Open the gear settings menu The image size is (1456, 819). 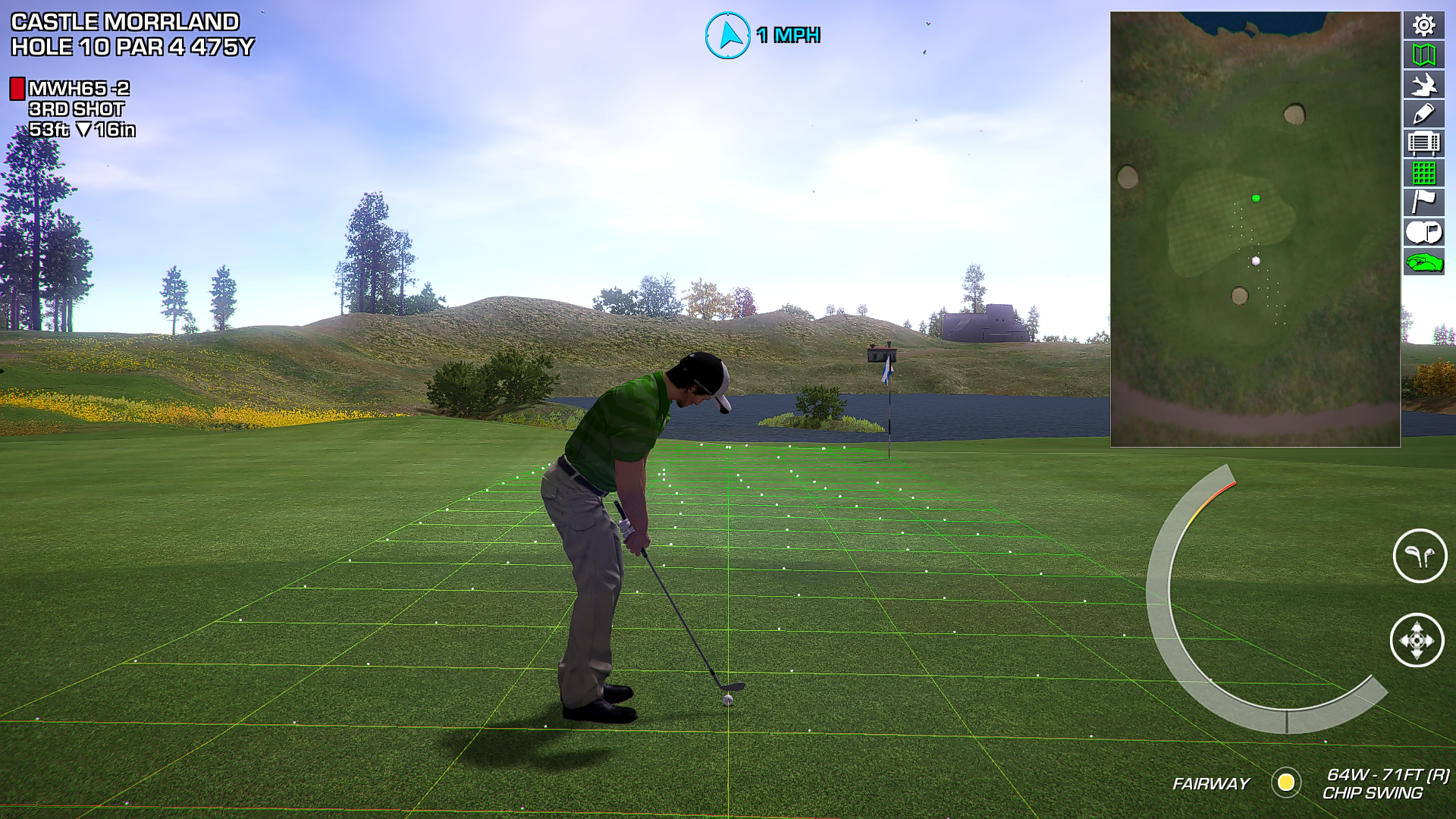point(1423,25)
